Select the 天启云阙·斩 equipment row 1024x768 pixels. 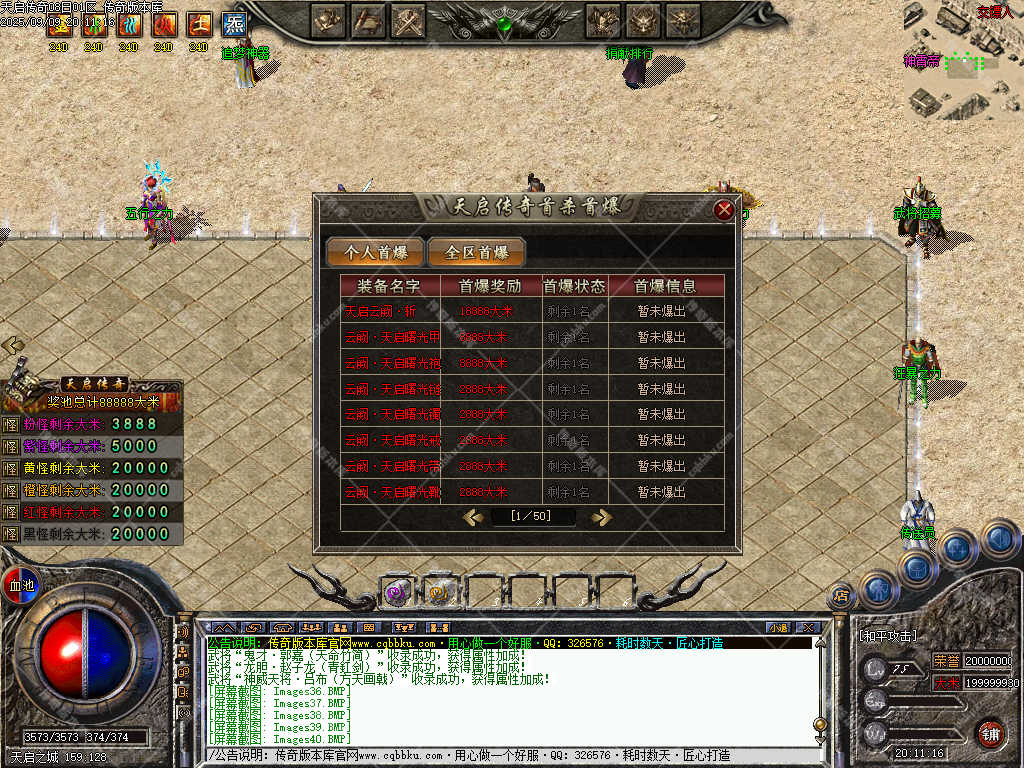coord(531,311)
